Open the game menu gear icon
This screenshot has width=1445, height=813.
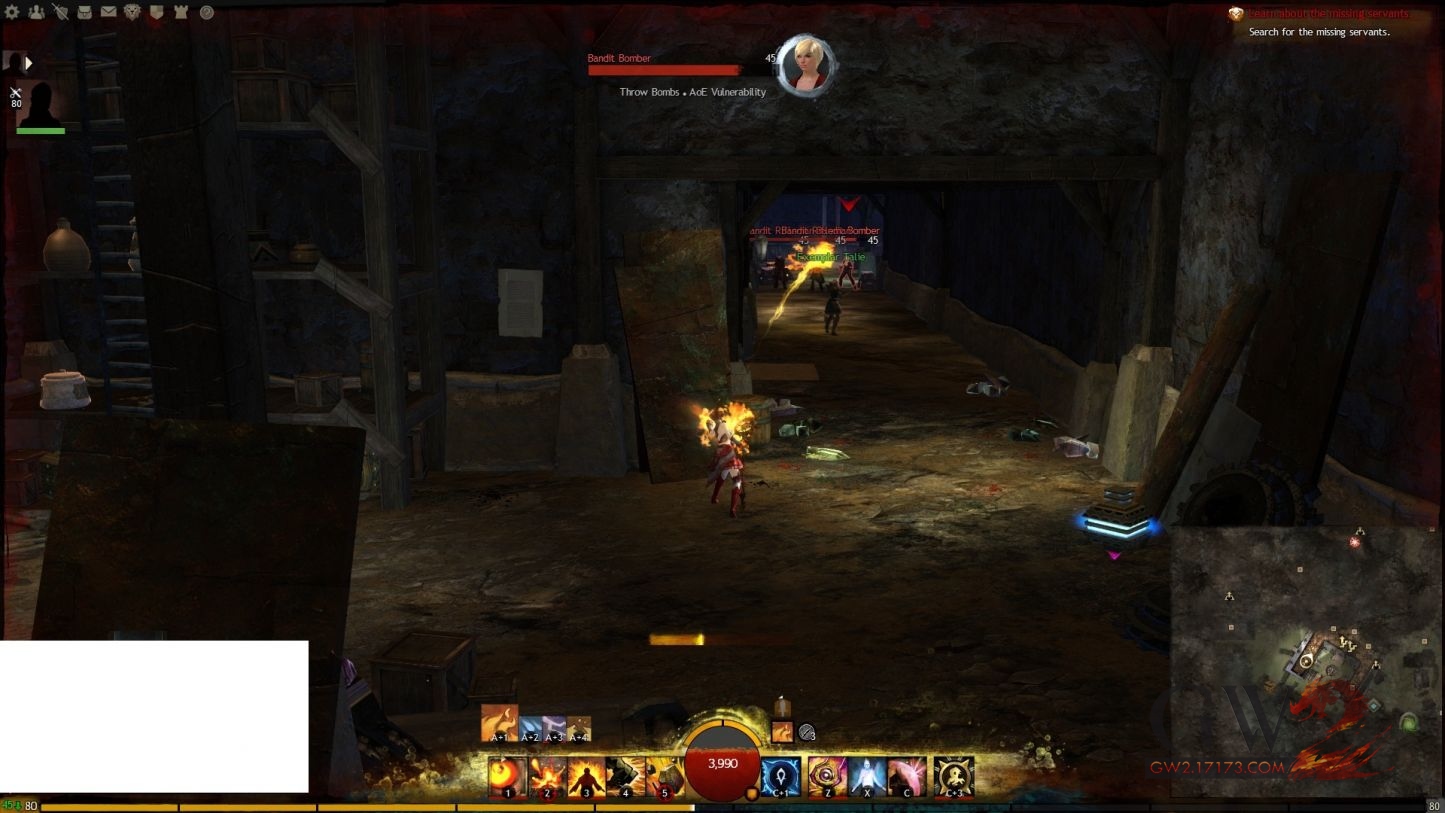12,12
